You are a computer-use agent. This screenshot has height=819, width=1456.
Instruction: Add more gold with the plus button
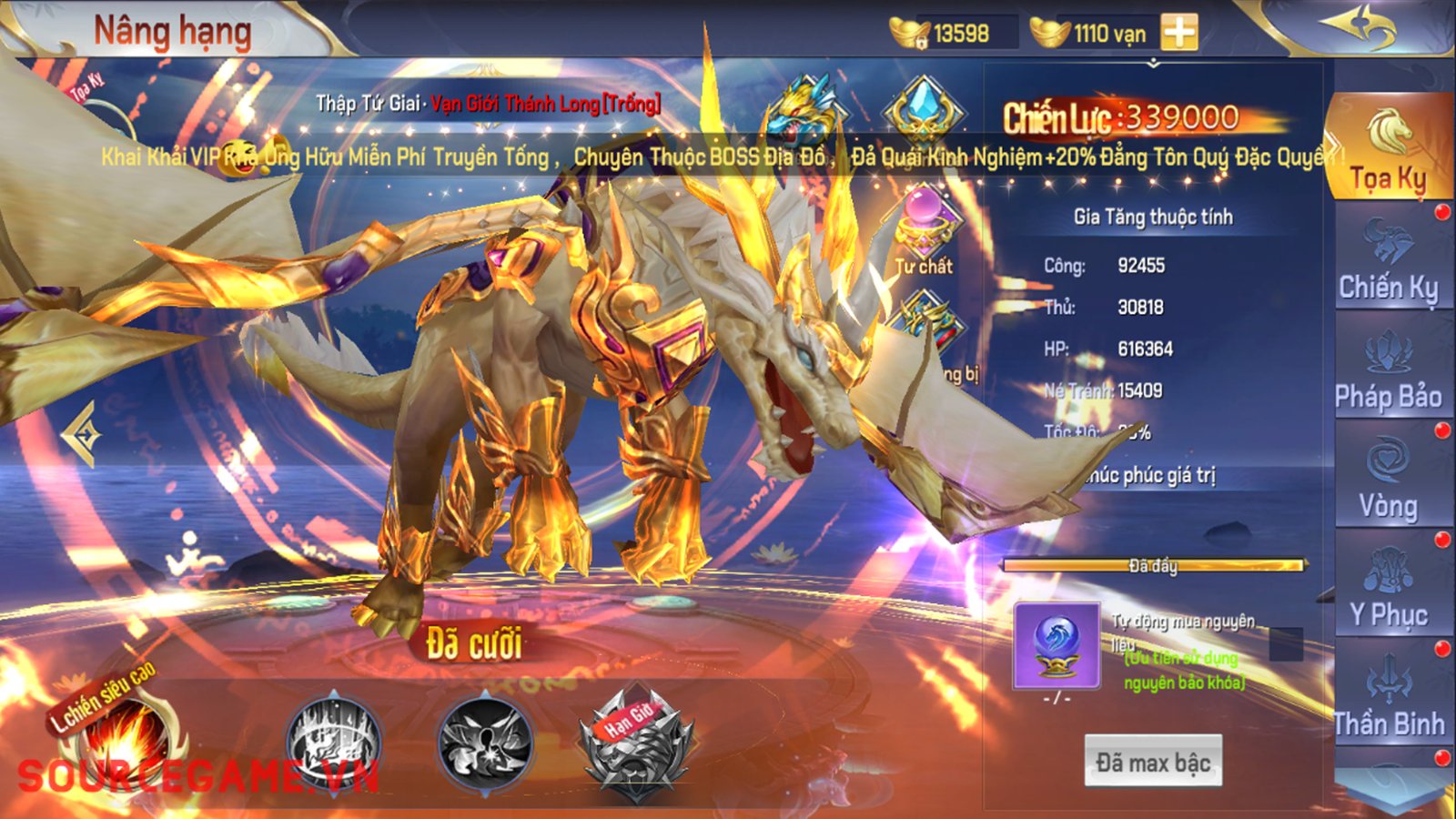click(x=1179, y=33)
